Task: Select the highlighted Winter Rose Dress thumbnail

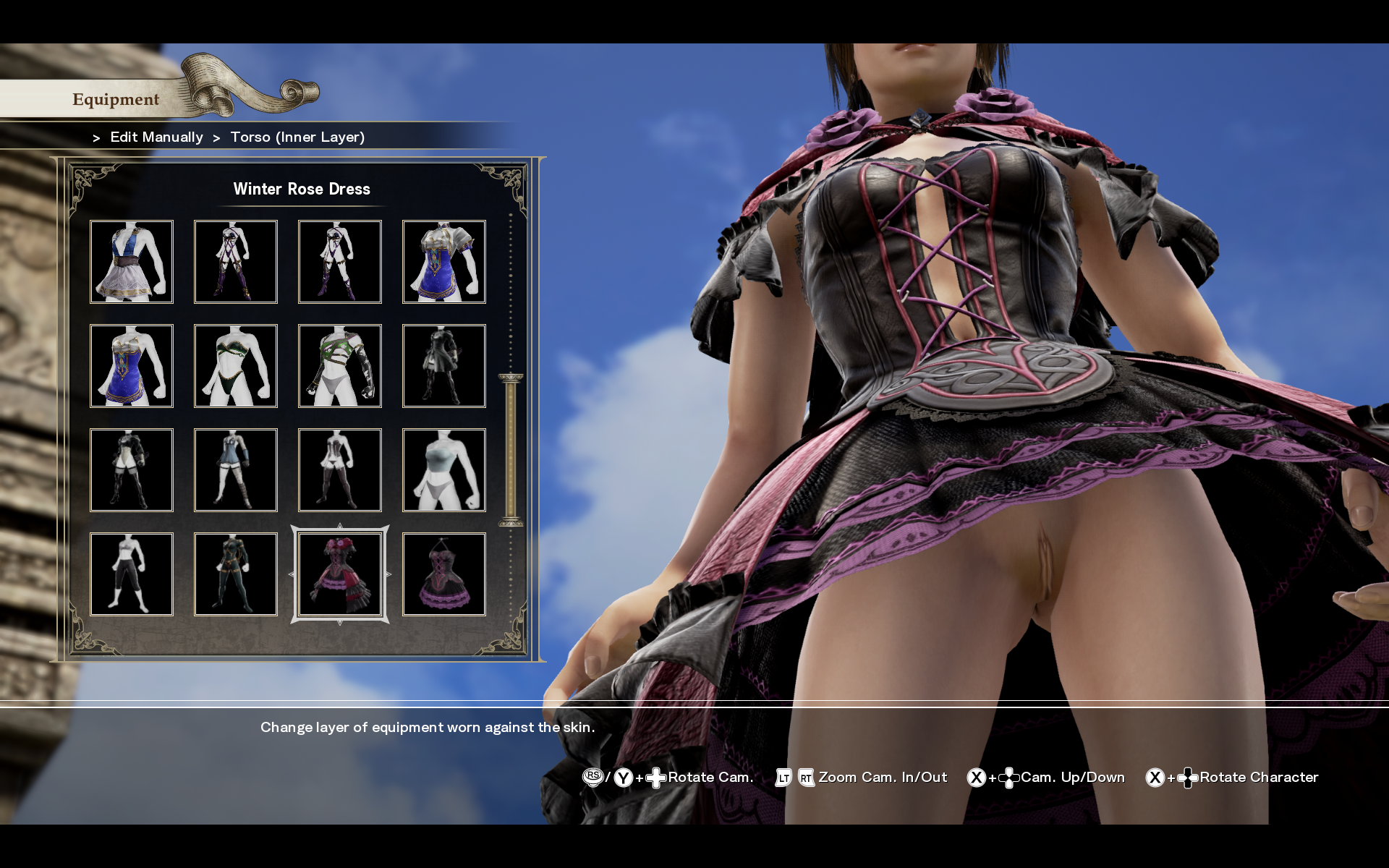Action: pos(340,574)
